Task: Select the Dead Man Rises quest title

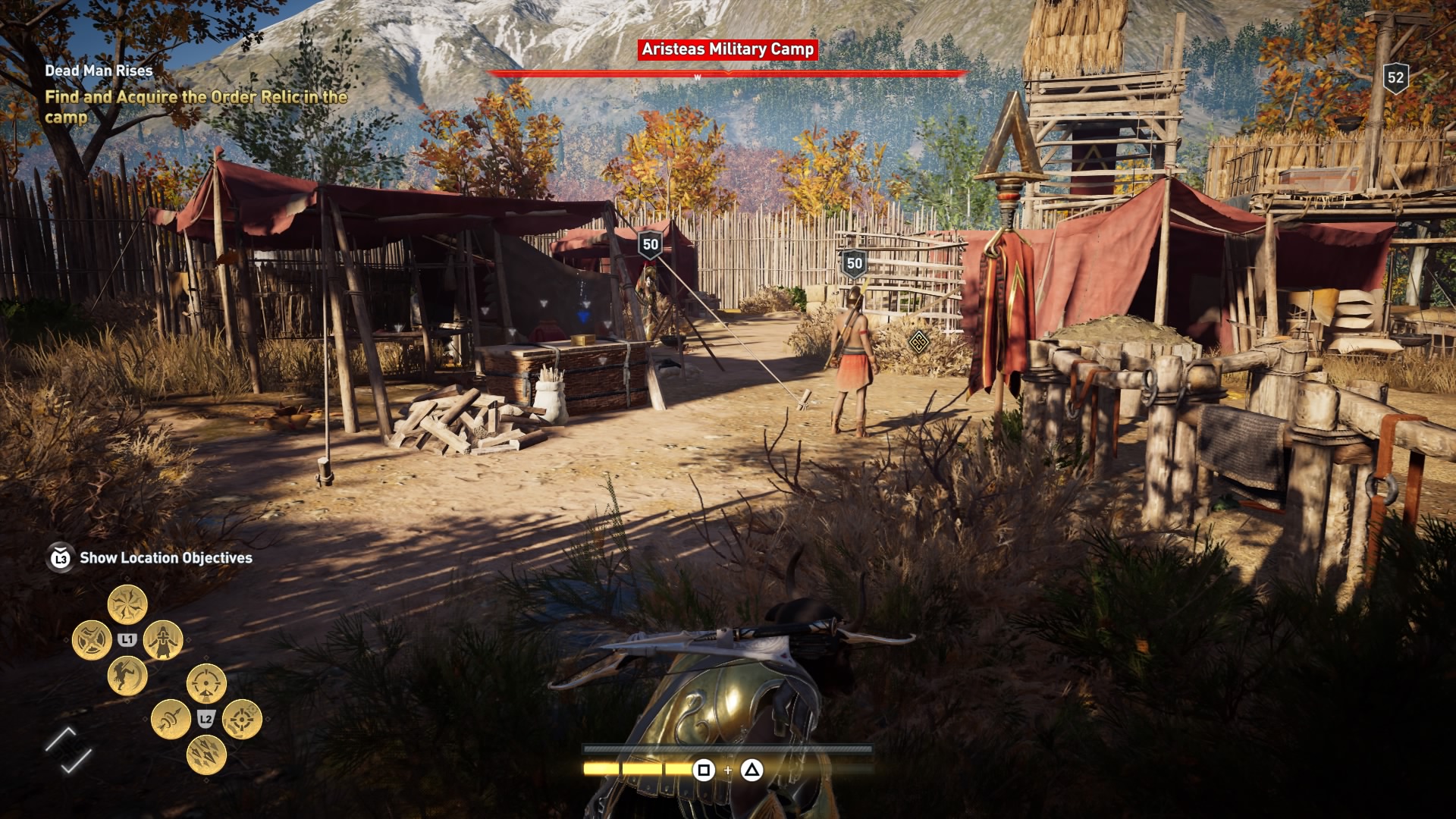Action: [x=99, y=70]
